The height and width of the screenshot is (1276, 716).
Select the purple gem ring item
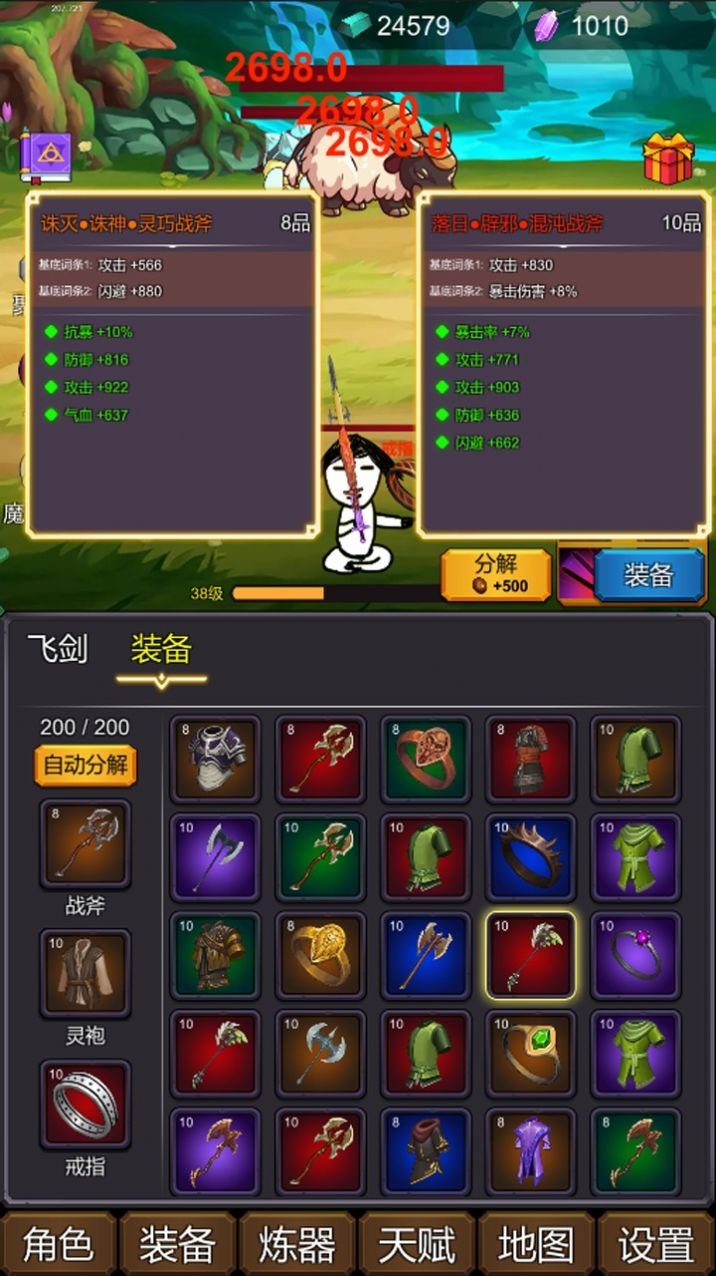636,955
